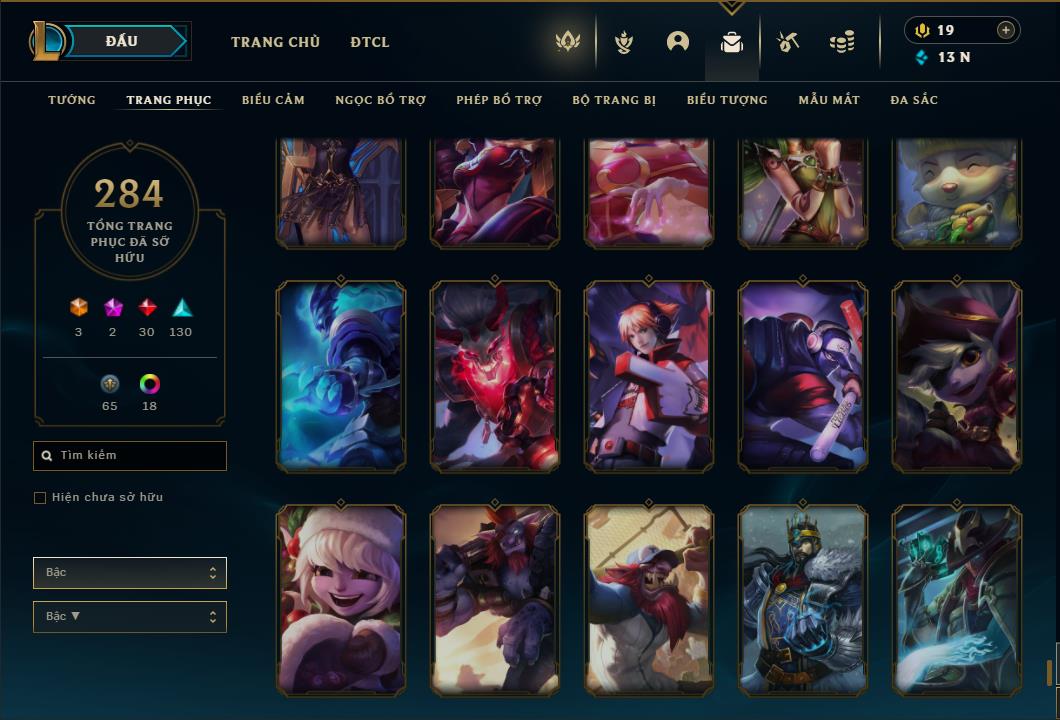
Task: Switch to the BIỂU CẢM tab
Action: 273,100
